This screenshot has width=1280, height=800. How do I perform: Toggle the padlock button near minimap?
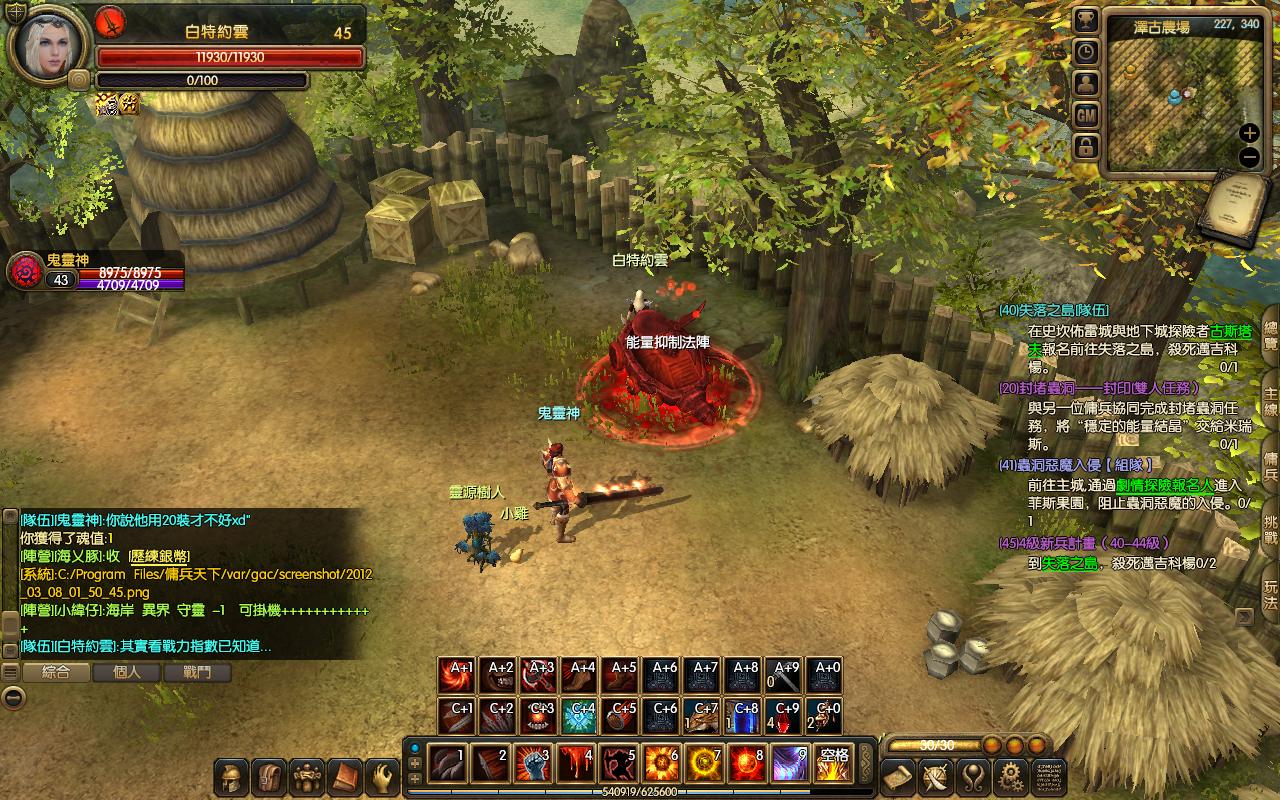coord(1086,148)
